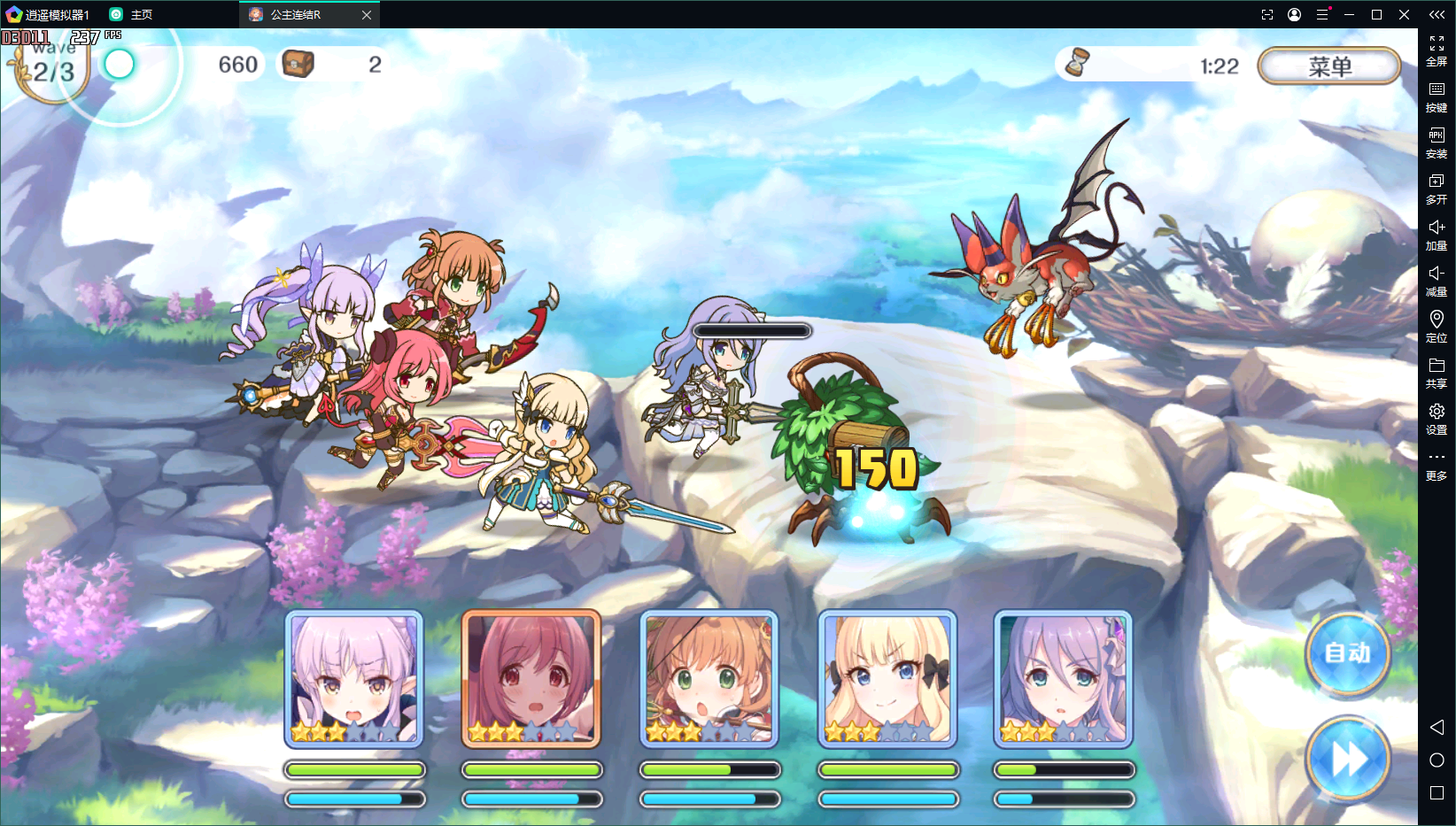1456x826 pixels.
Task: Trigger the red-haired girl's skill portrait
Action: [x=531, y=679]
